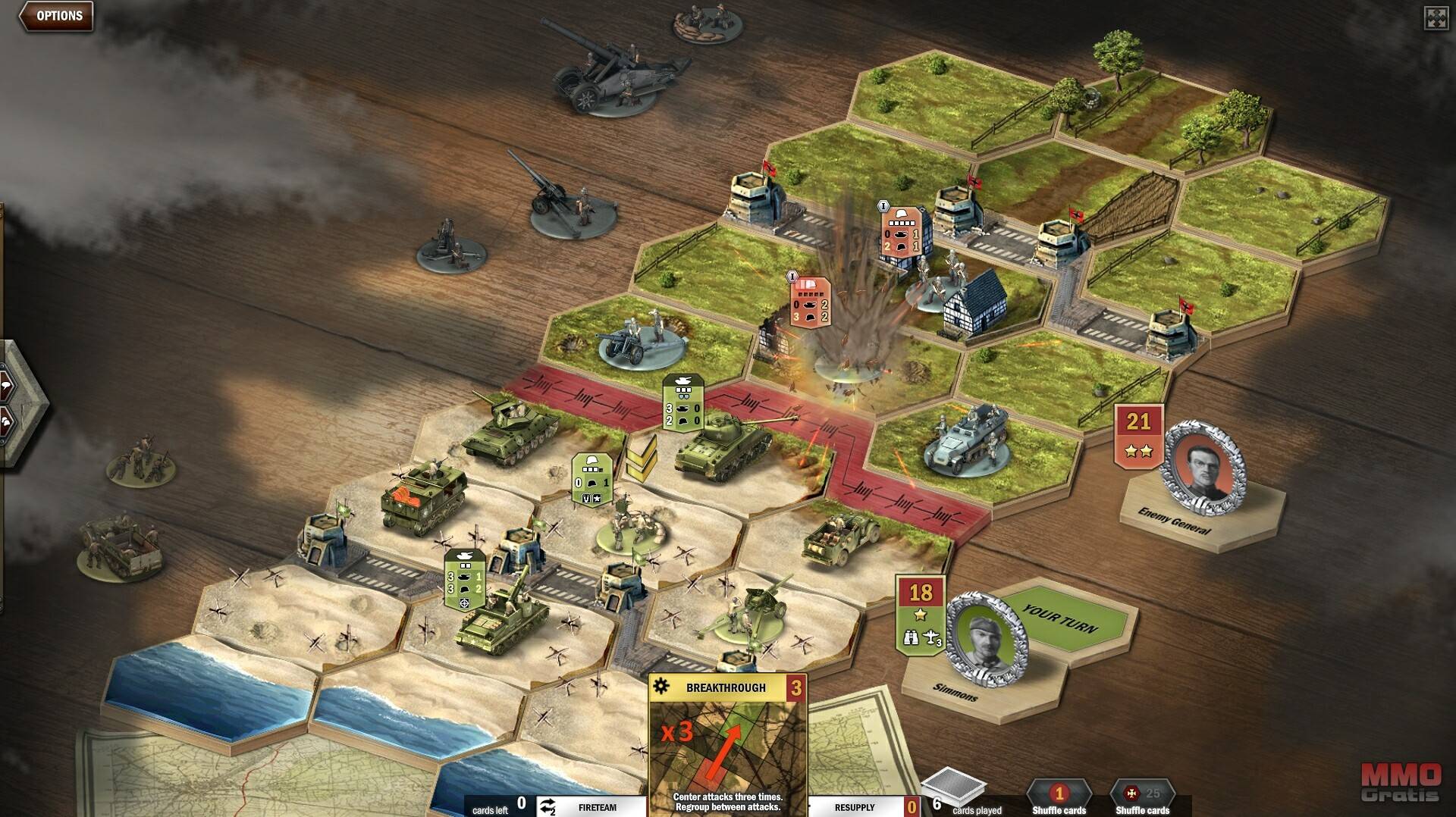1456x817 pixels.
Task: Click the Shuffle cards button marked 1
Action: (1059, 797)
